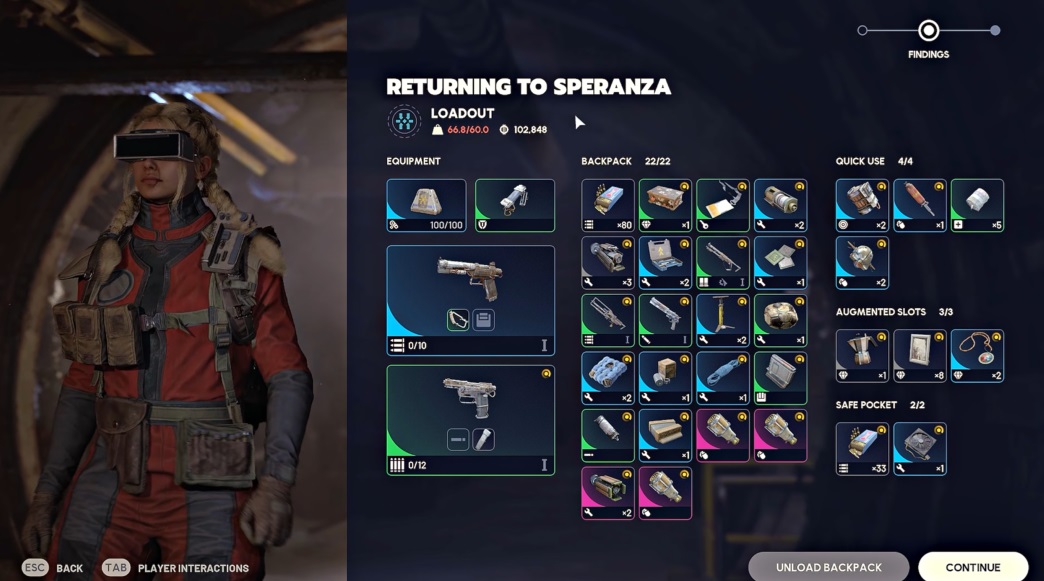This screenshot has width=1044, height=581.
Task: Pick the ammo box stack of 80
Action: pyautogui.click(x=607, y=205)
